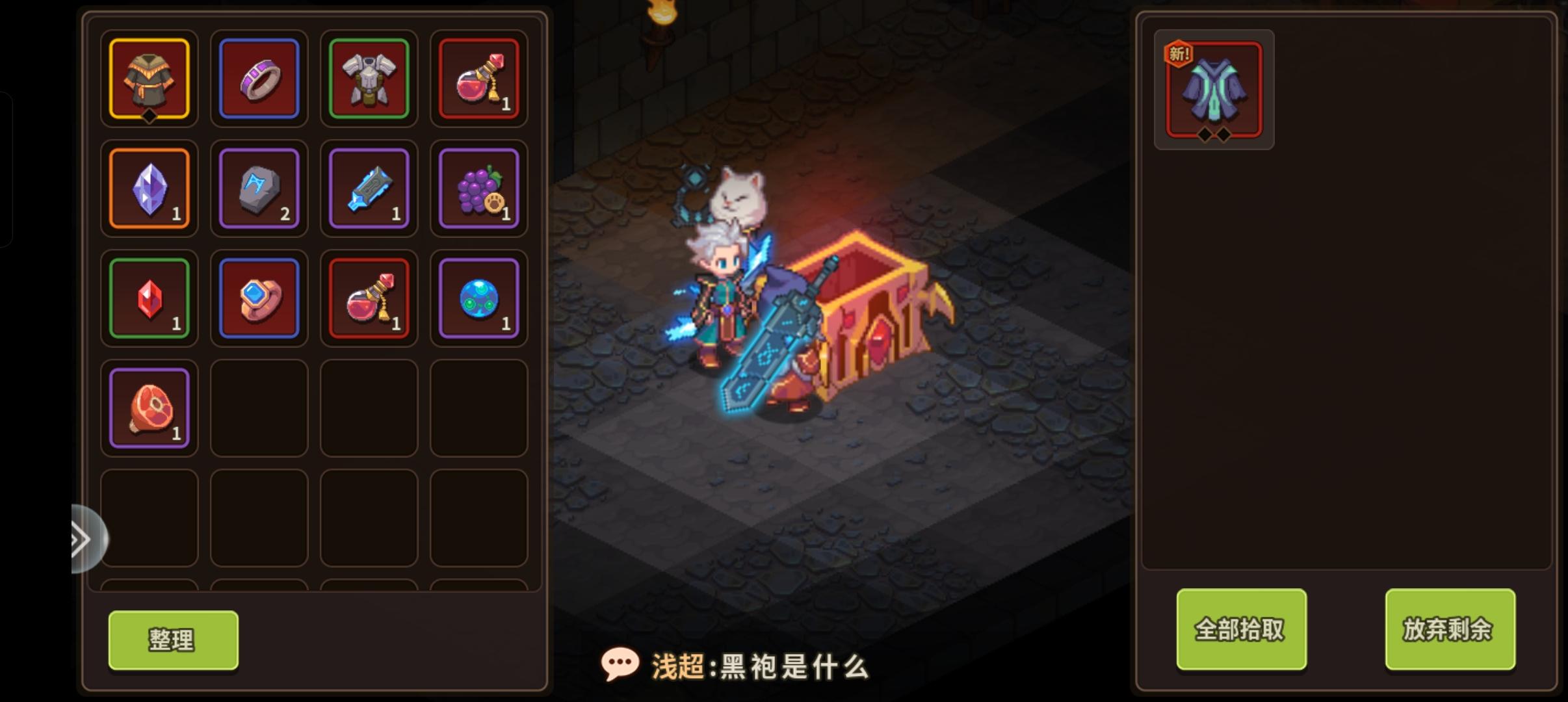Image resolution: width=1568 pixels, height=702 pixels.
Task: Select the orange ring with blue gem
Action: (x=259, y=298)
